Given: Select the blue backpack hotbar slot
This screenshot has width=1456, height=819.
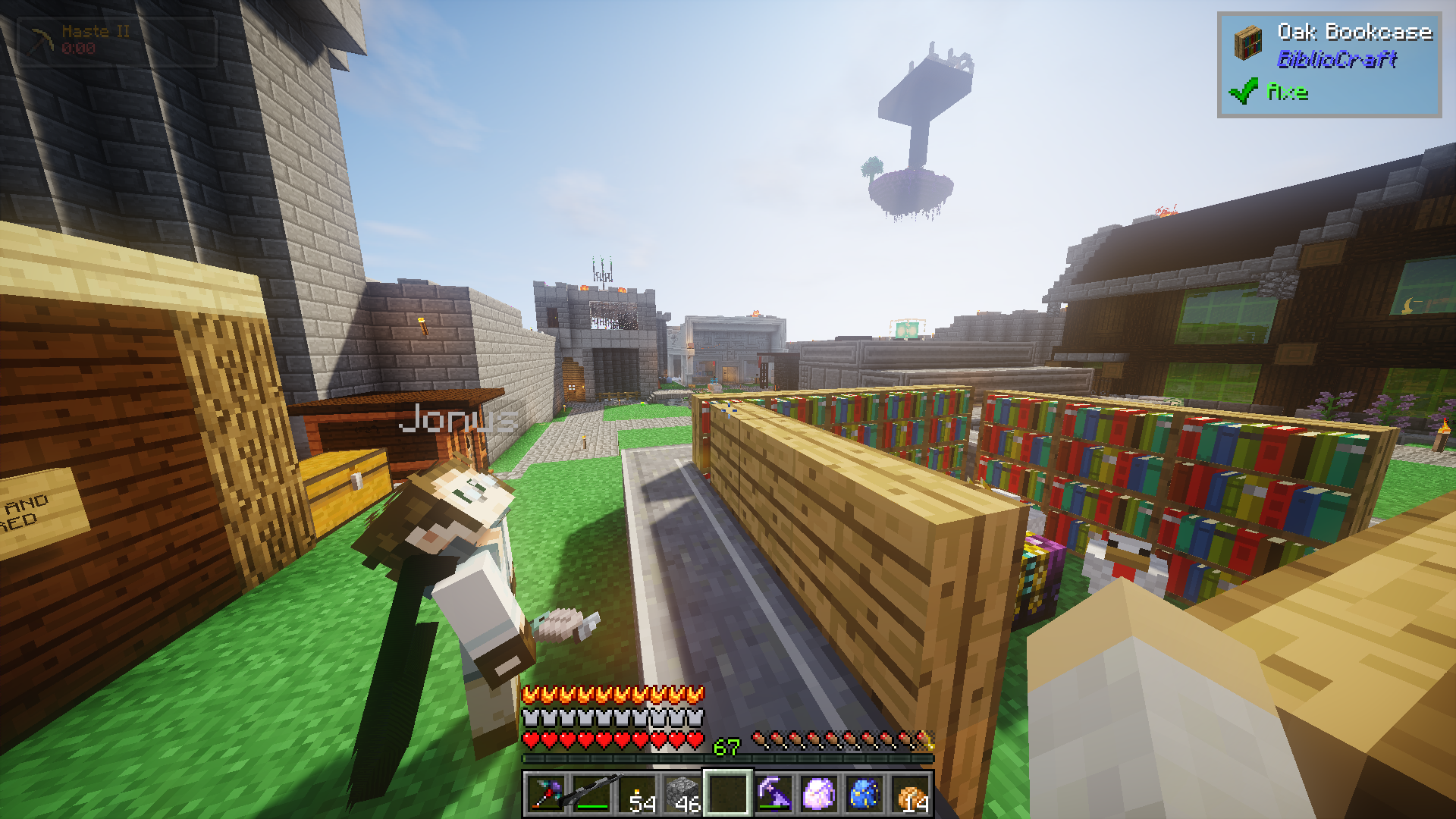Looking at the screenshot, I should (864, 794).
